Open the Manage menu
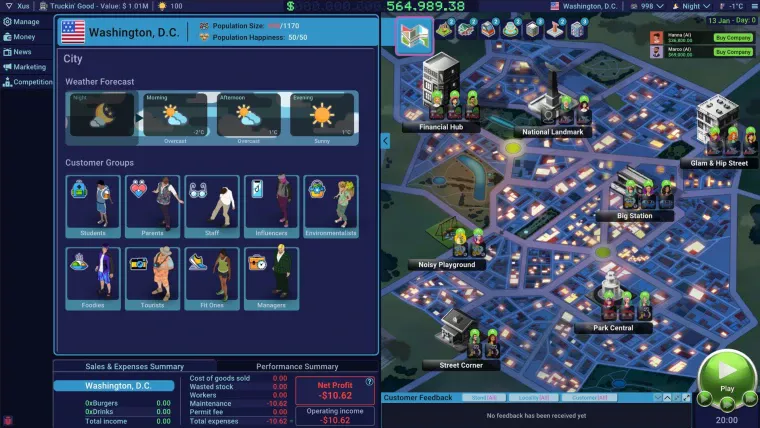 (22, 21)
